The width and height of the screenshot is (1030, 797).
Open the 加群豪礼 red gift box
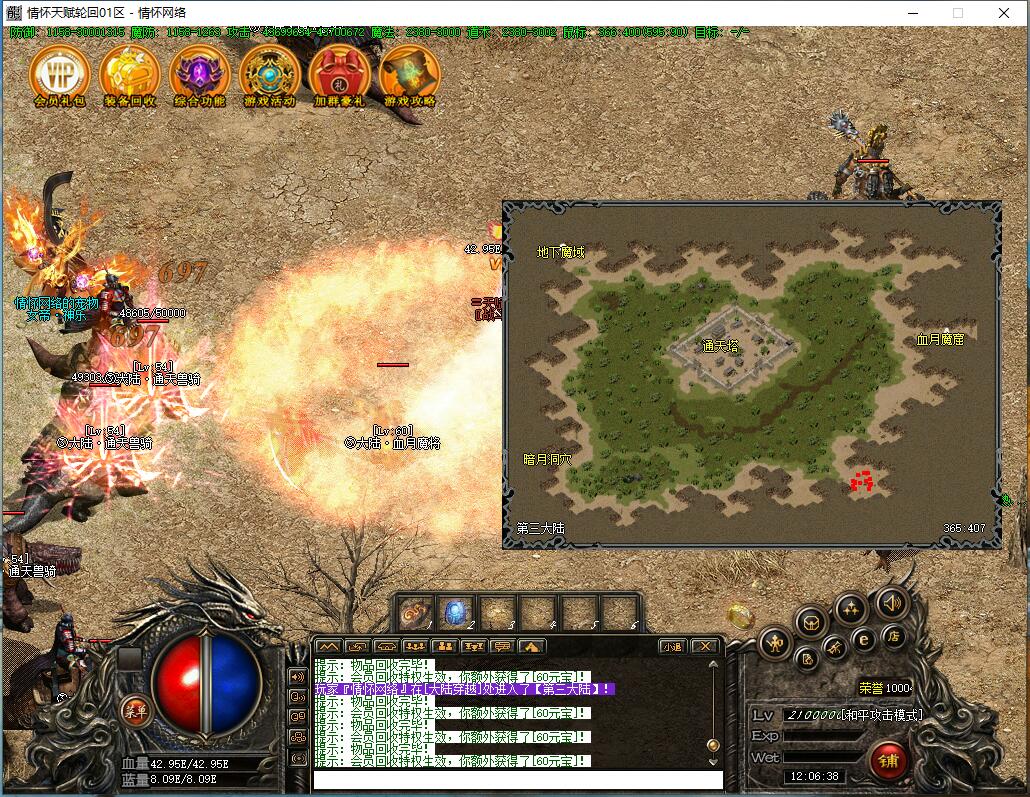340,73
